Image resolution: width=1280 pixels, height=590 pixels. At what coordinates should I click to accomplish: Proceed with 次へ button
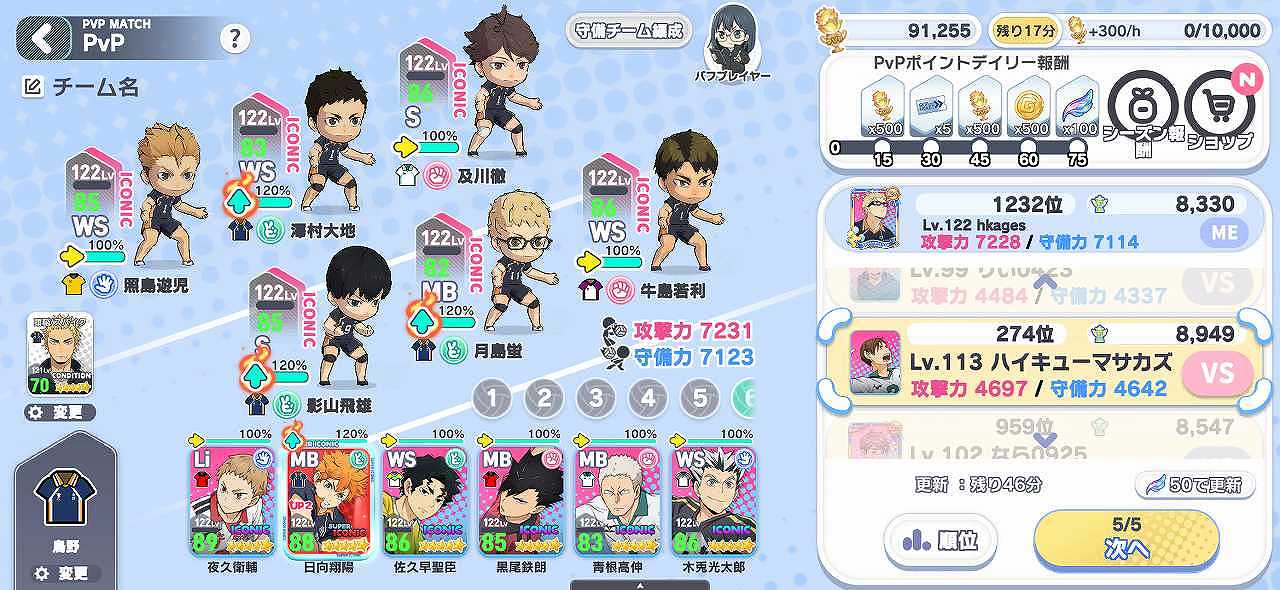tap(1126, 540)
